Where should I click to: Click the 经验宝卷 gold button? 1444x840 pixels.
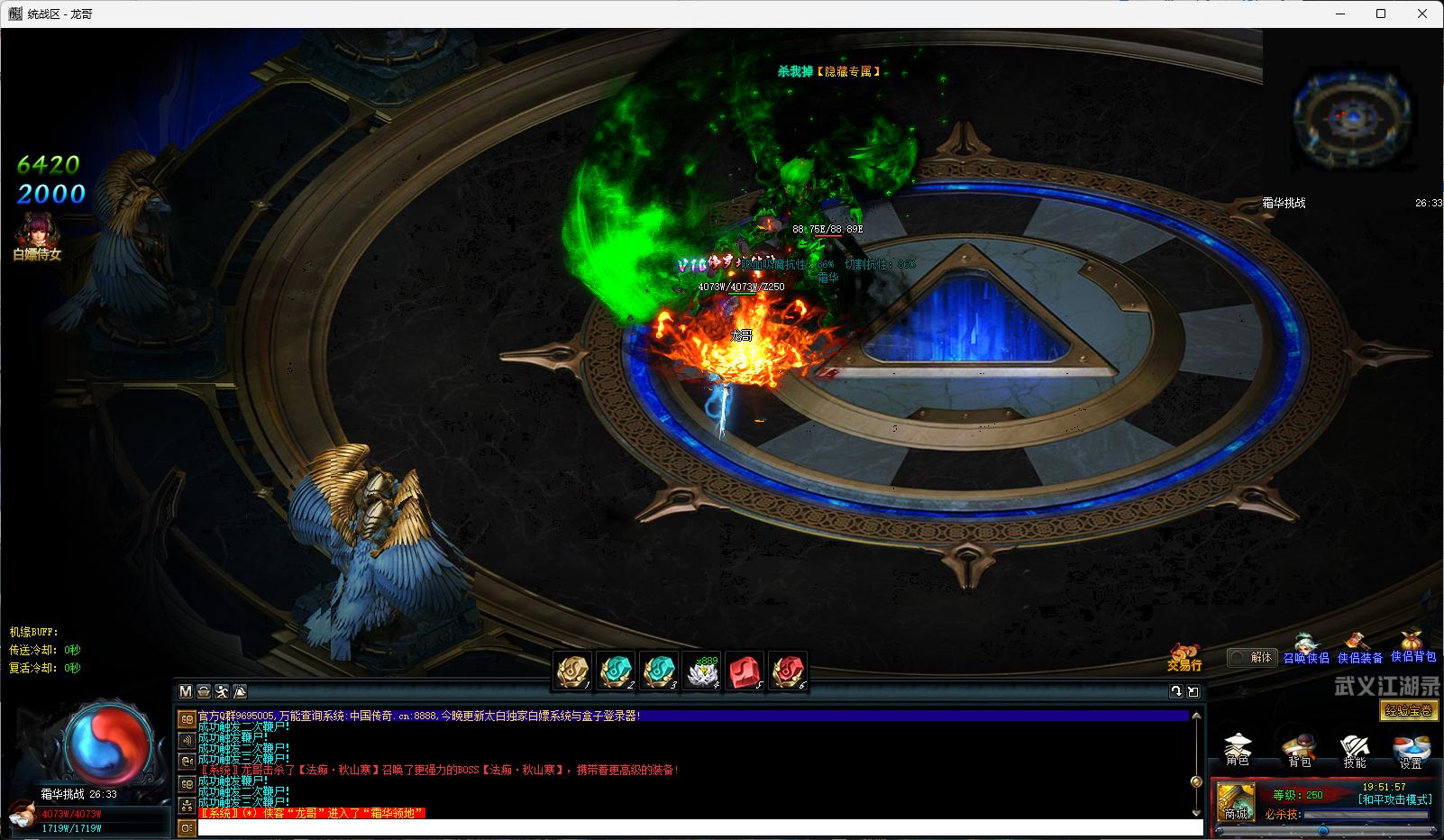1409,710
